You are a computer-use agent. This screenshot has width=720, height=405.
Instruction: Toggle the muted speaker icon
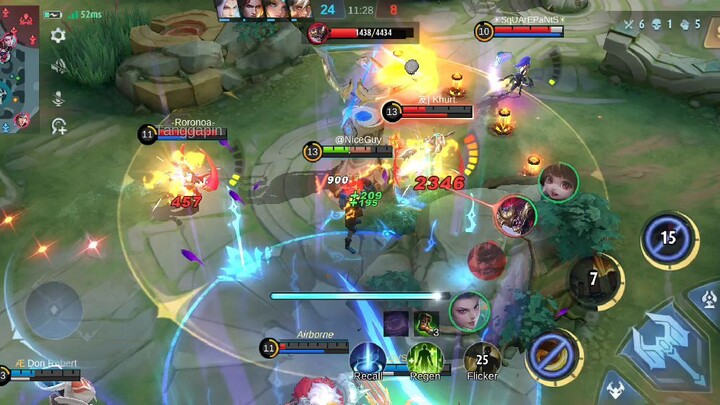[58, 66]
